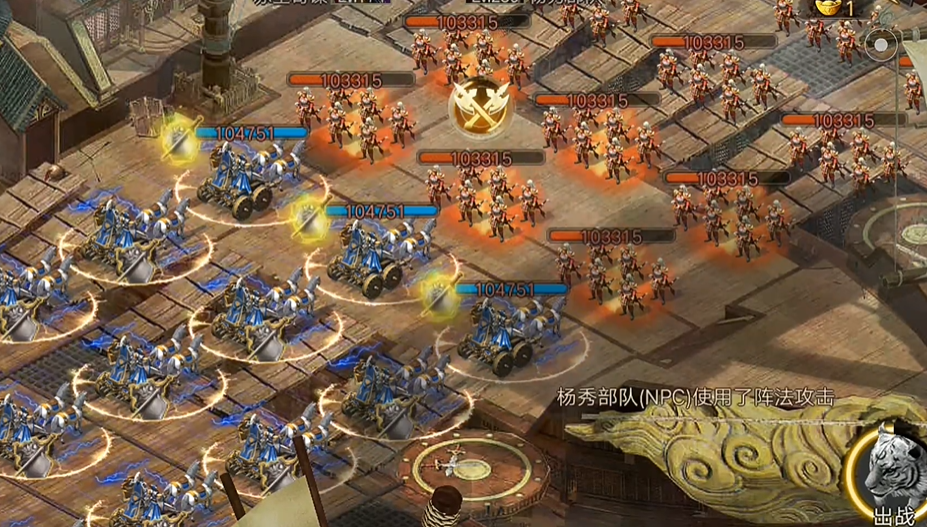Click the crossed axes battle emblem
Image resolution: width=927 pixels, height=527 pixels.
[x=476, y=107]
